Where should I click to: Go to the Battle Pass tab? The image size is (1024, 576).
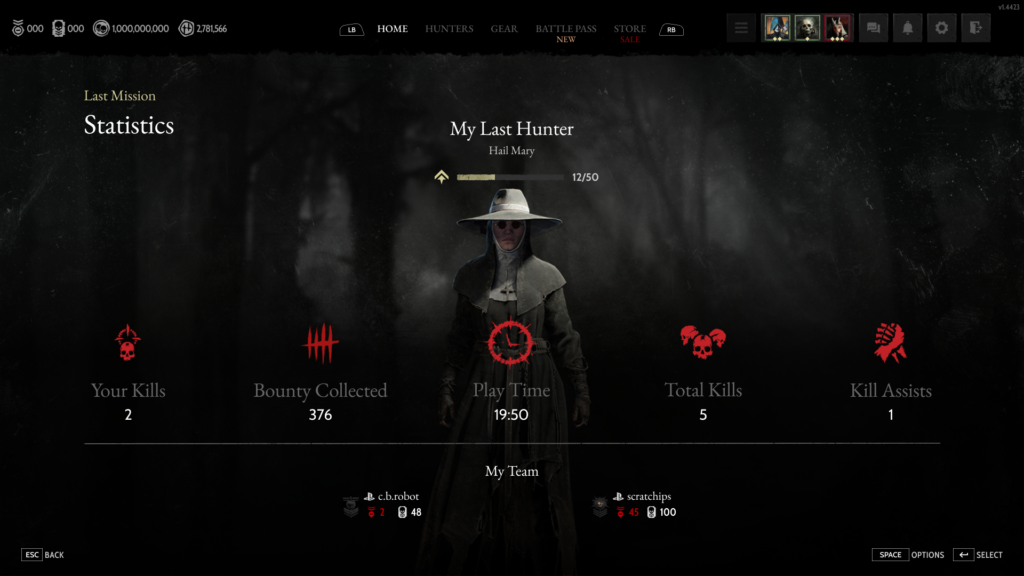click(x=566, y=30)
